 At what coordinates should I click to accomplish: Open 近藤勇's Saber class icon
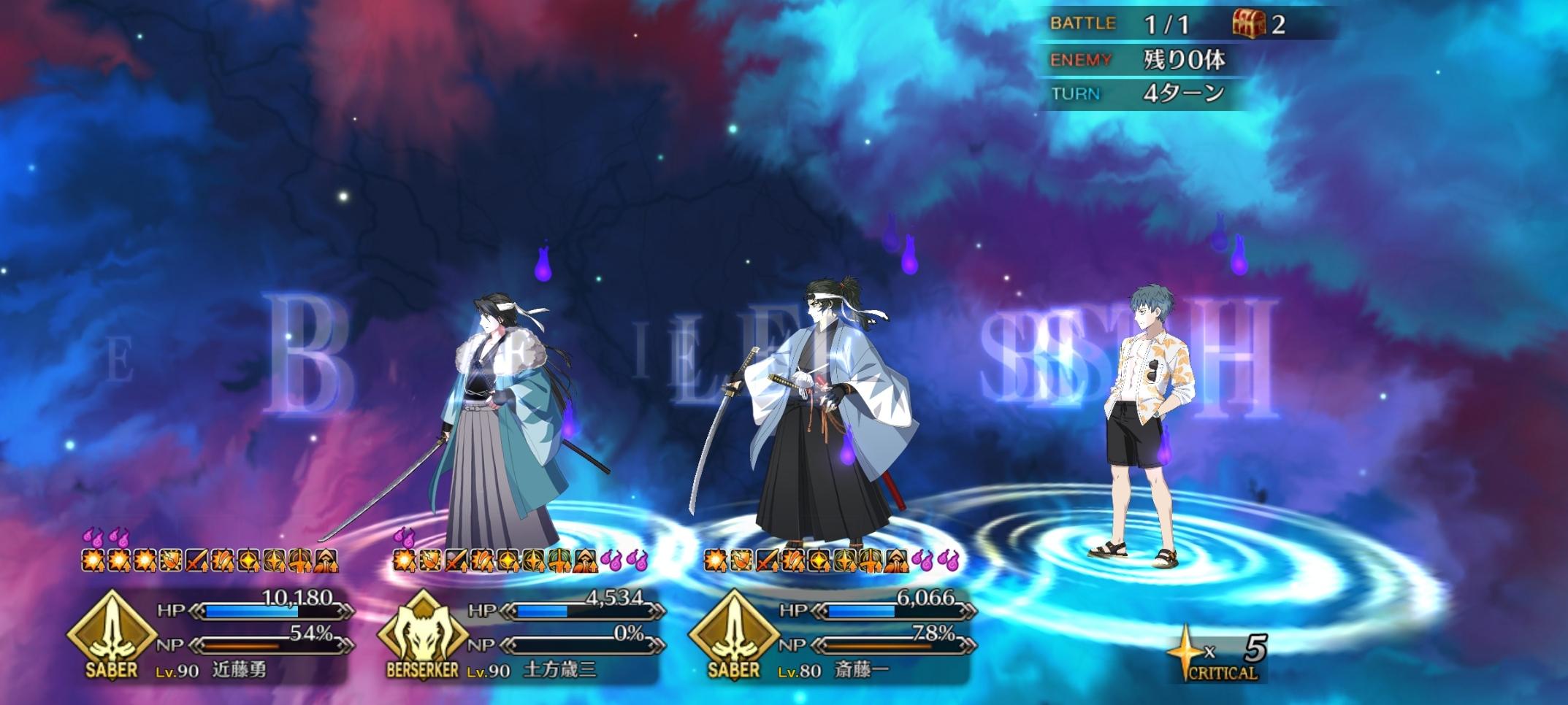coord(112,632)
